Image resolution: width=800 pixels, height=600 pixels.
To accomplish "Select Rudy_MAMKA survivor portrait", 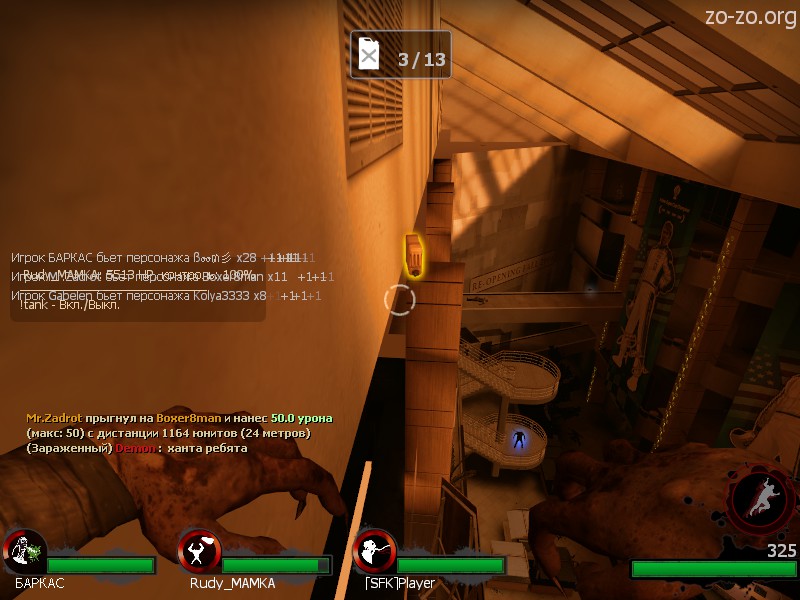I will [200, 551].
